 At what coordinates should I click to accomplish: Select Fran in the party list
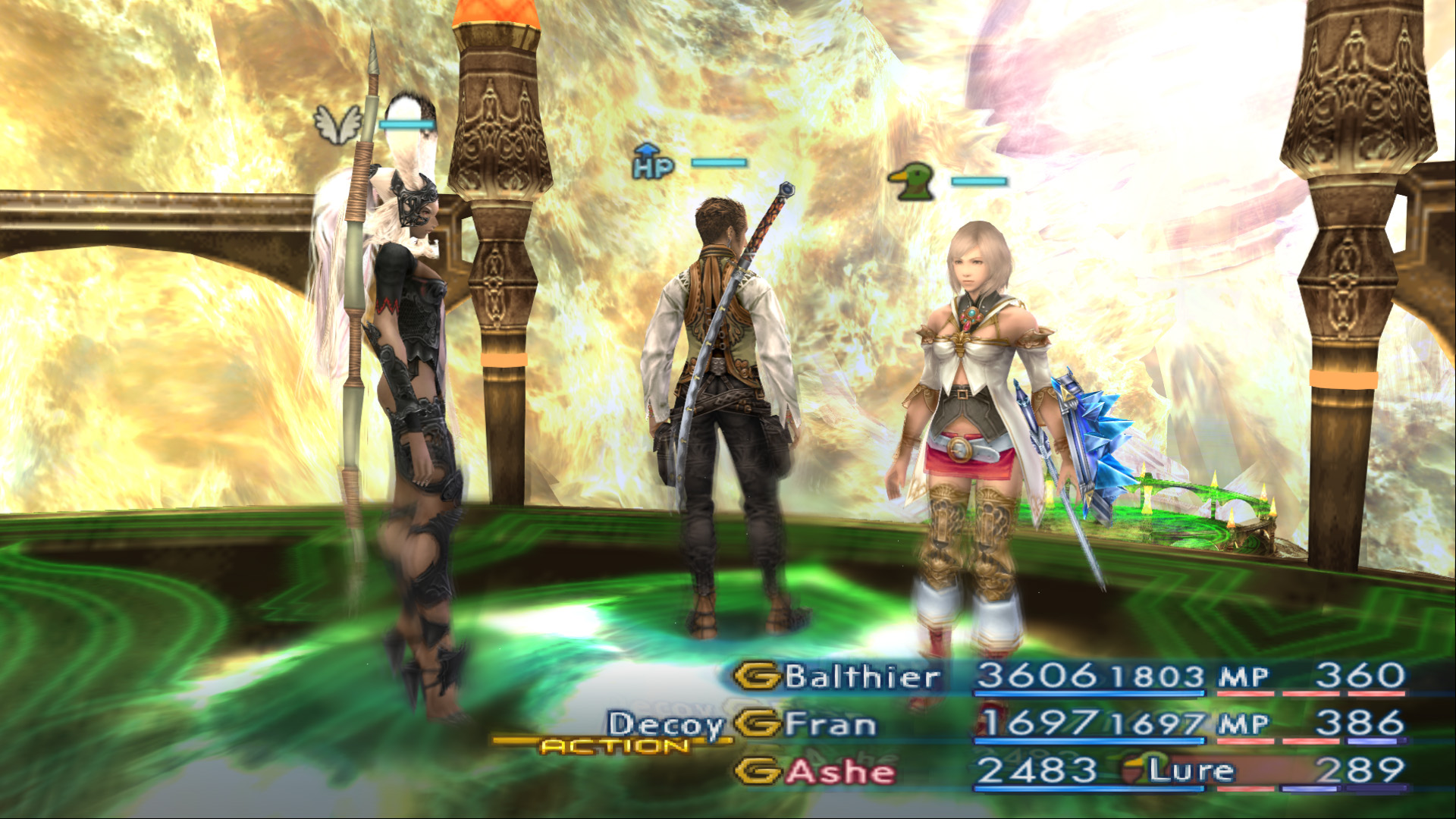pyautogui.click(x=830, y=723)
